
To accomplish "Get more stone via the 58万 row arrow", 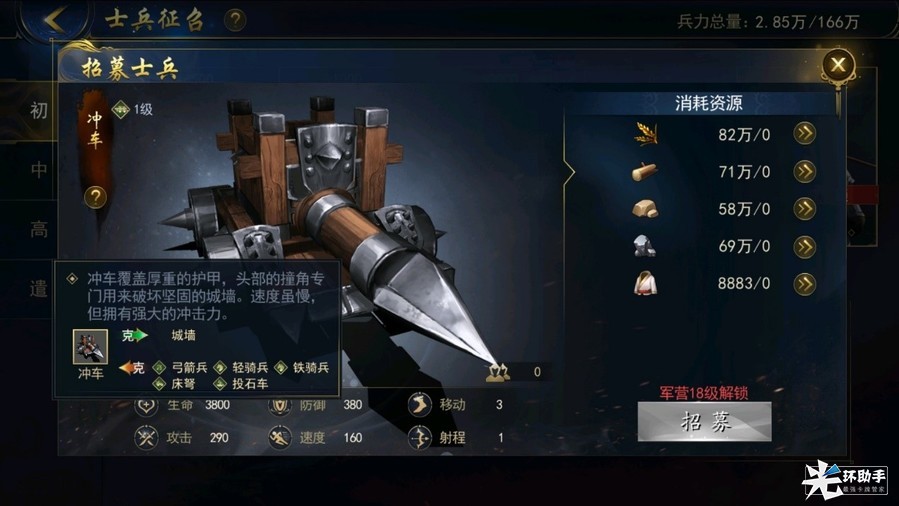I will (804, 209).
